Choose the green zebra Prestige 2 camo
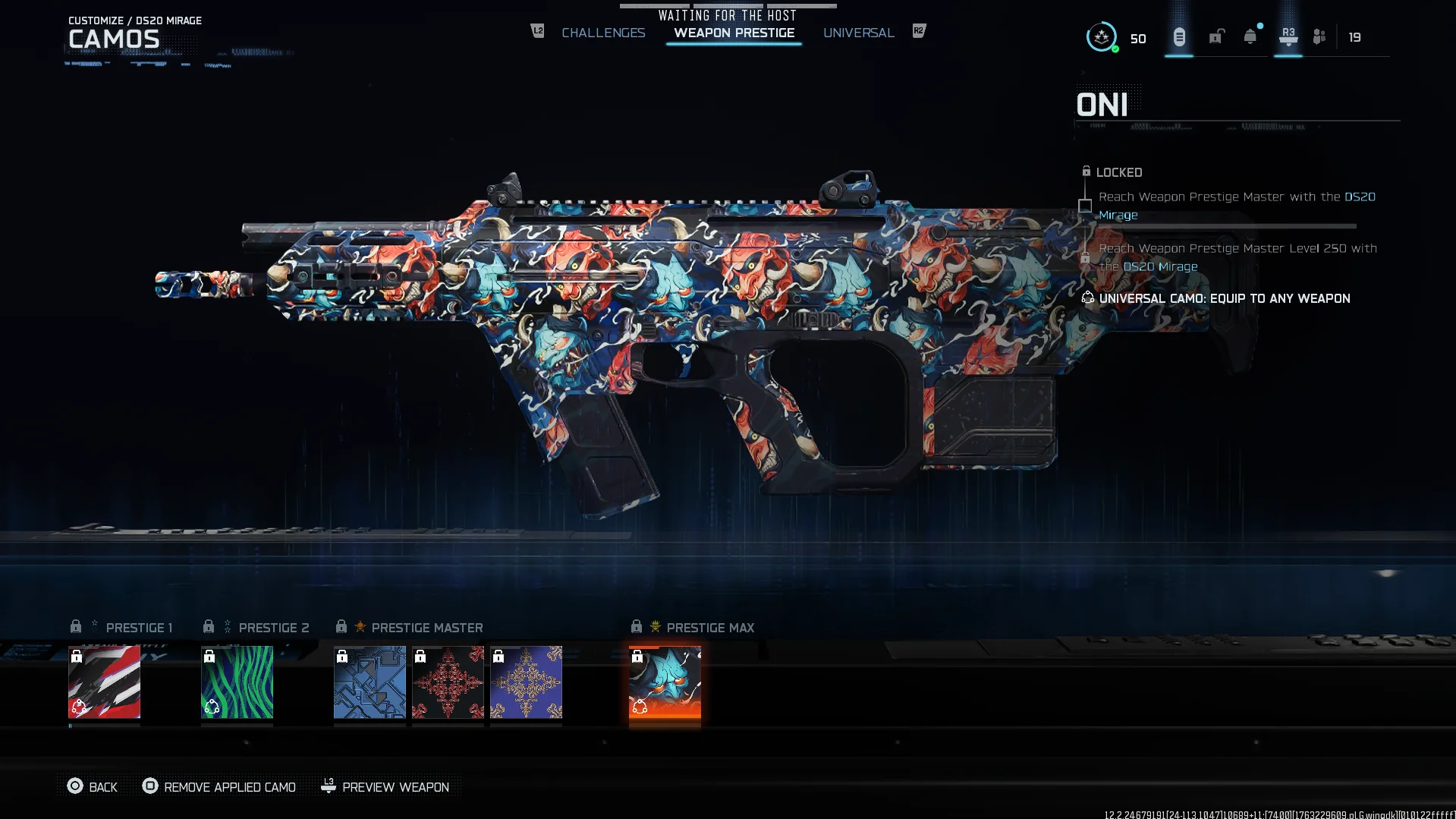1456x819 pixels. point(237,682)
